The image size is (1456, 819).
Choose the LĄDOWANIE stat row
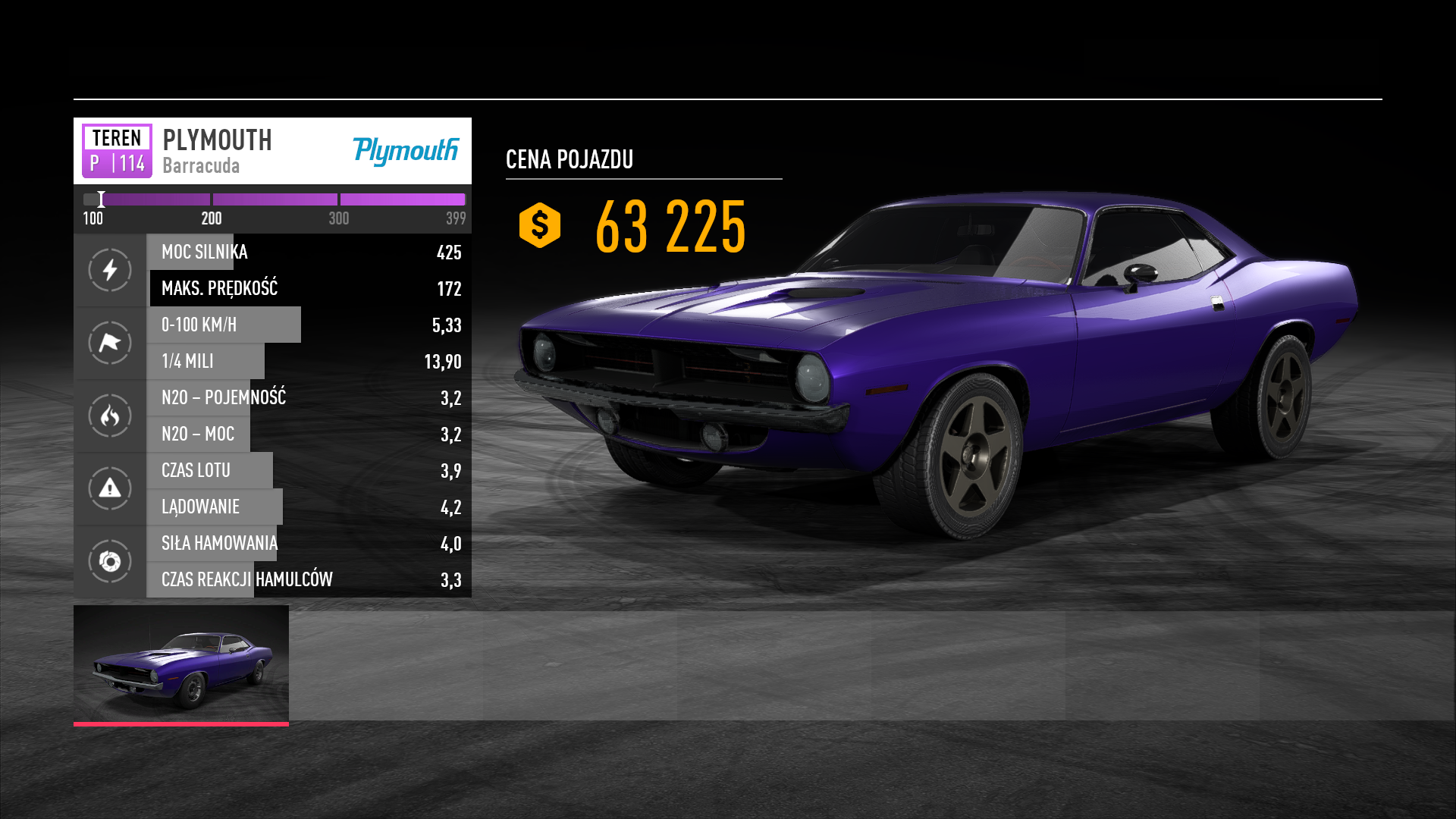tap(309, 507)
